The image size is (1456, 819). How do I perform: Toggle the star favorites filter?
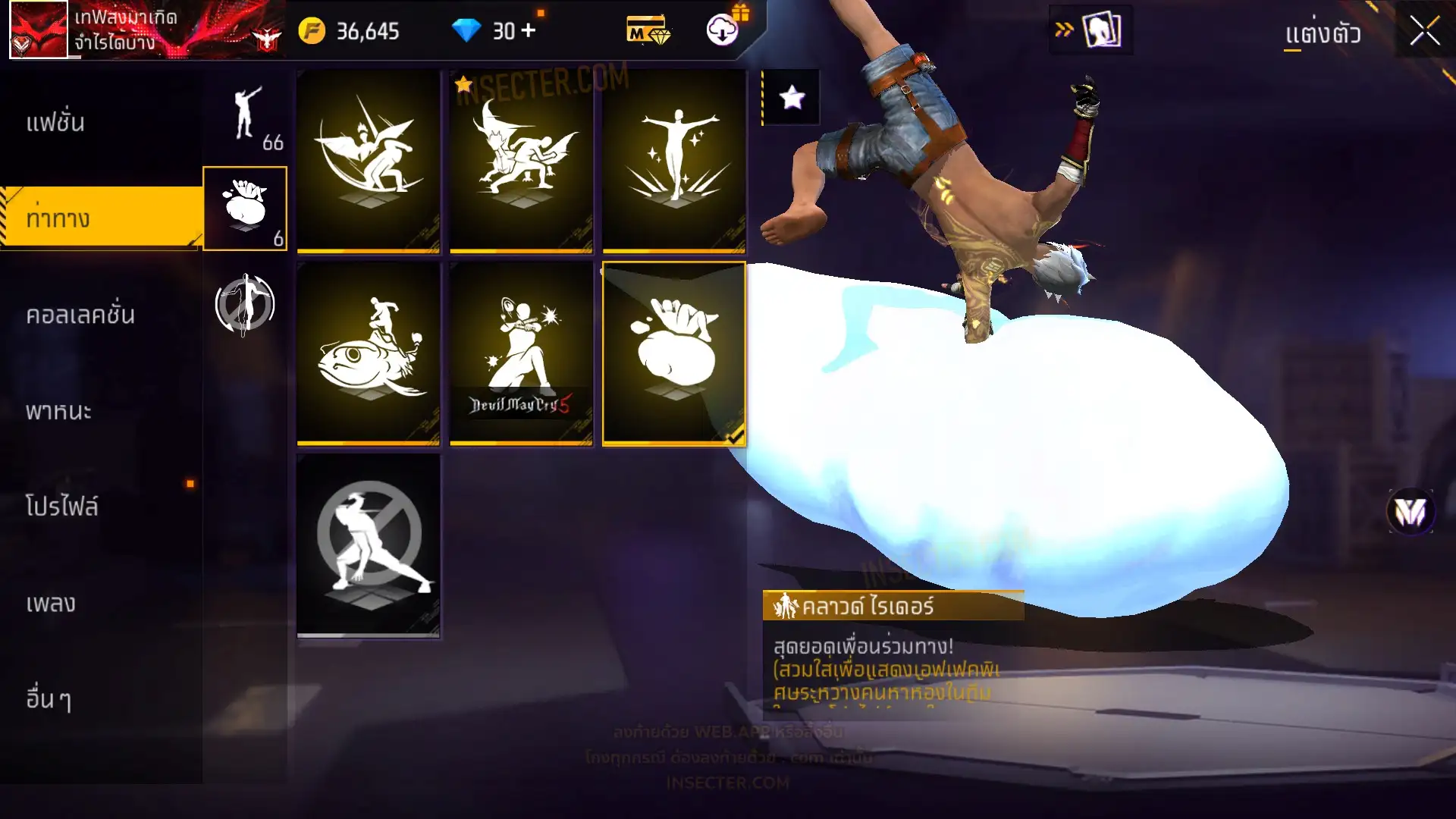[792, 97]
